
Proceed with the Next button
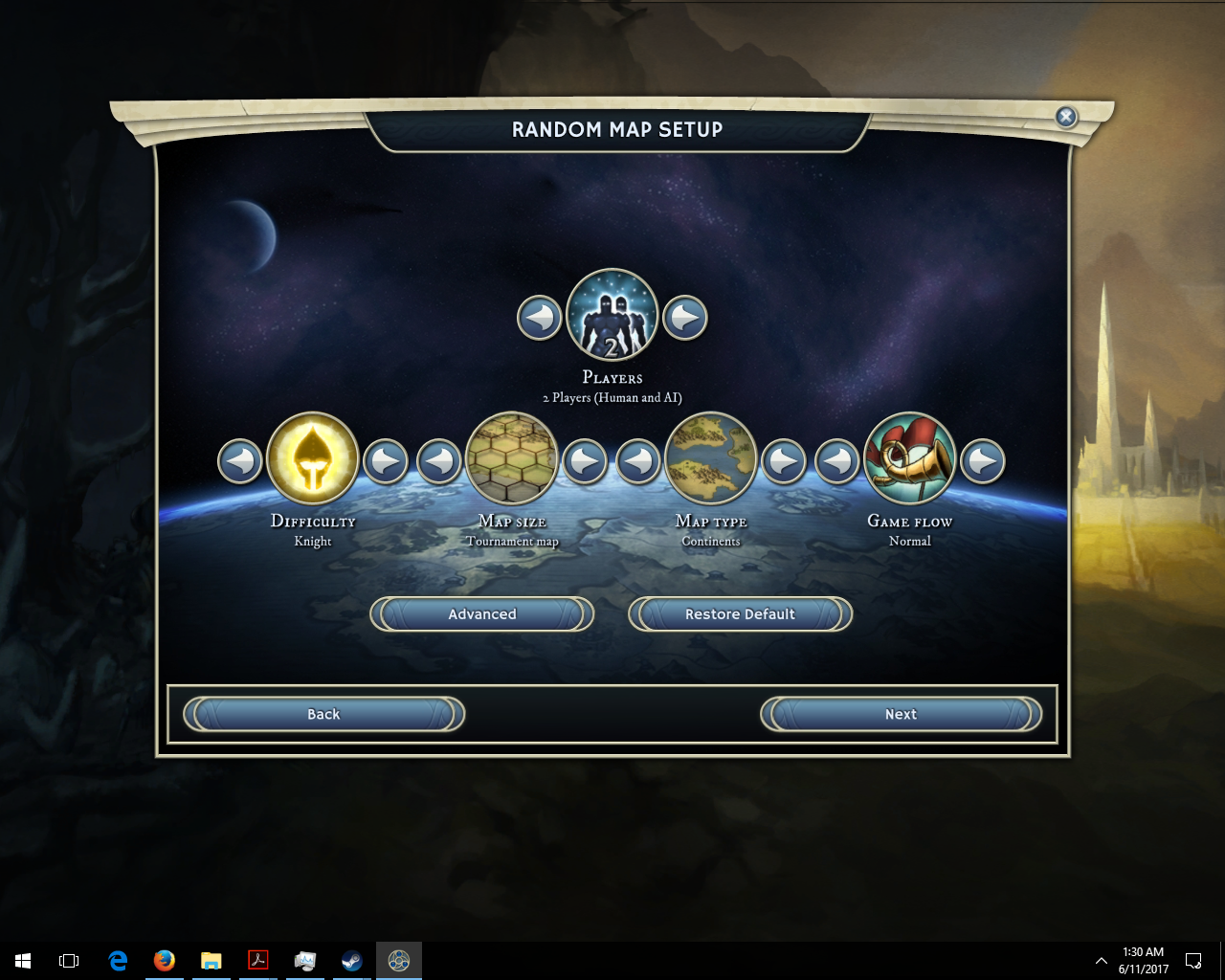pyautogui.click(x=901, y=714)
